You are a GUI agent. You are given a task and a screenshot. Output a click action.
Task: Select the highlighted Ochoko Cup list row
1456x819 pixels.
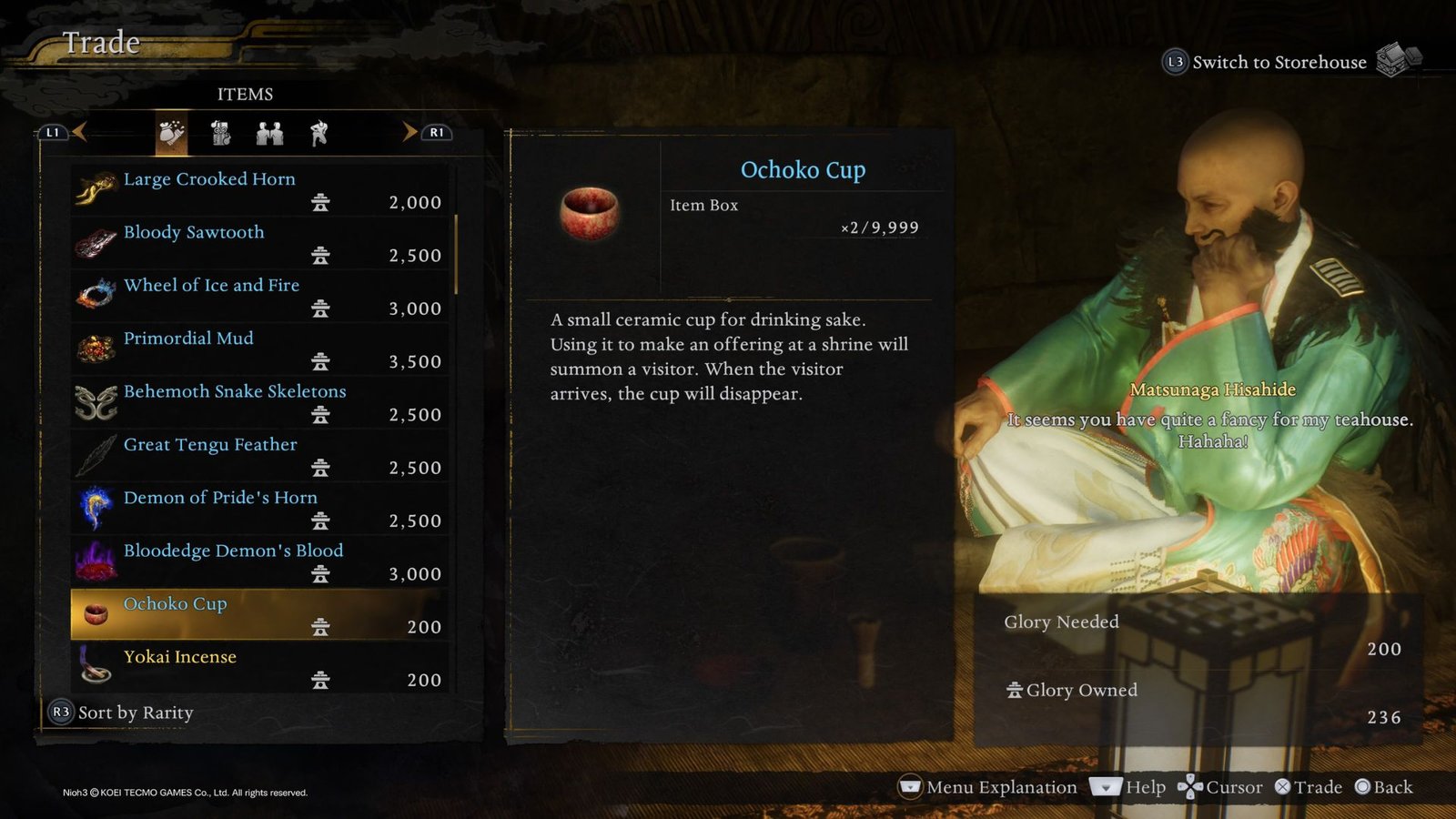(259, 614)
